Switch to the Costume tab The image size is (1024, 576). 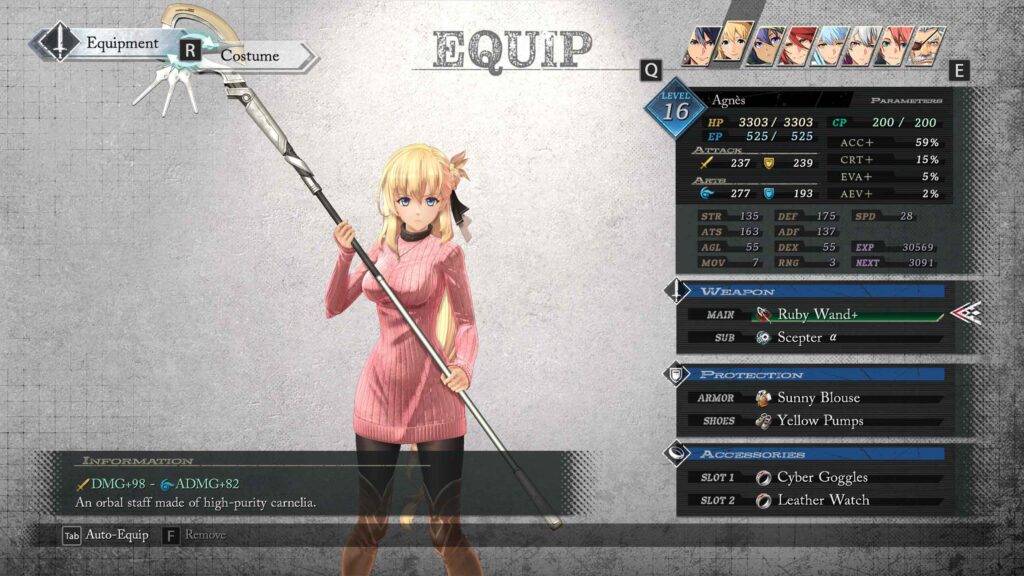(x=250, y=56)
